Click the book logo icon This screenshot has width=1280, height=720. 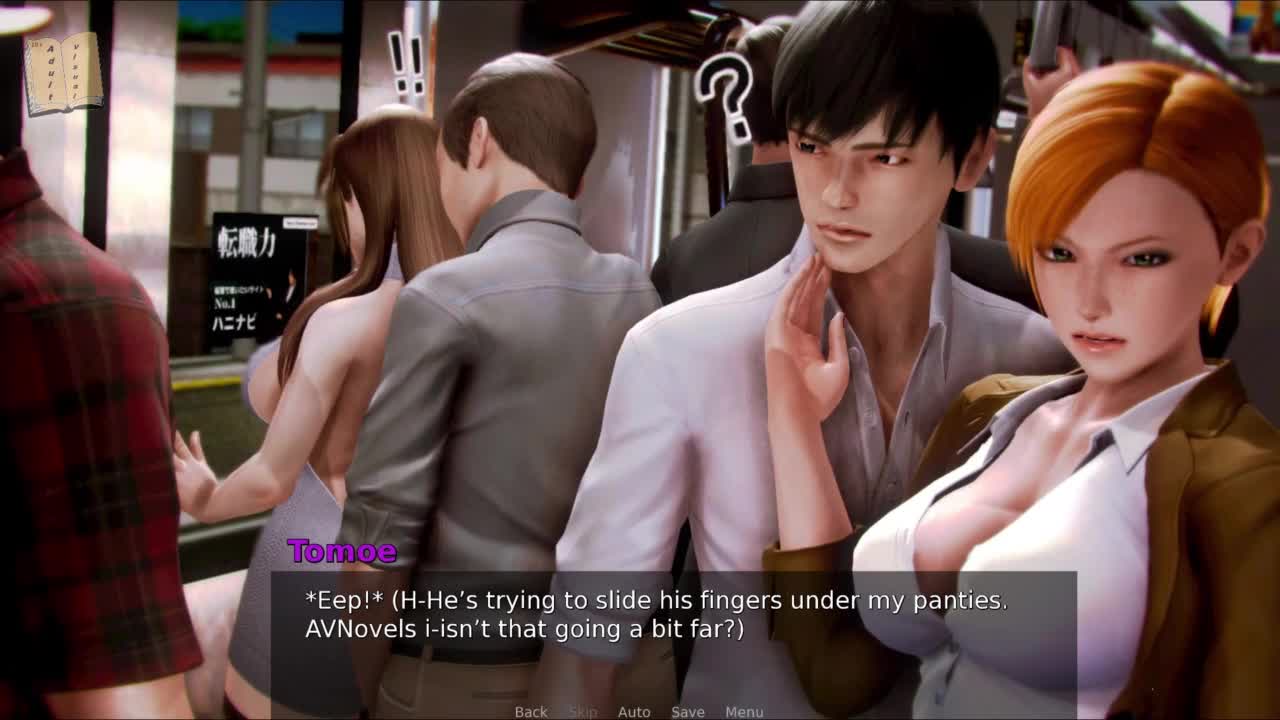click(x=63, y=73)
